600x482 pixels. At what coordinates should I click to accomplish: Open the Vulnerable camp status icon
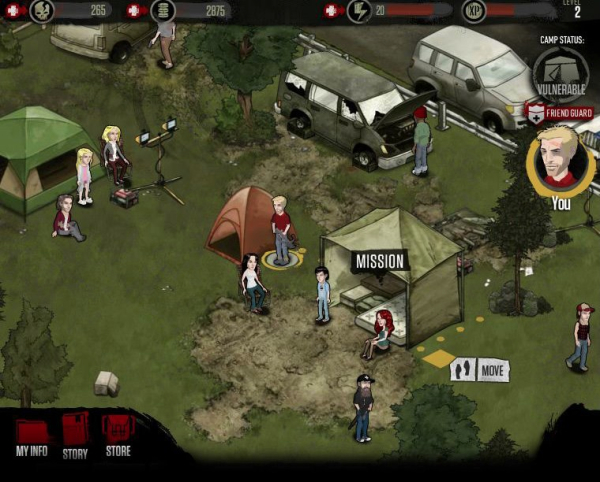(560, 72)
